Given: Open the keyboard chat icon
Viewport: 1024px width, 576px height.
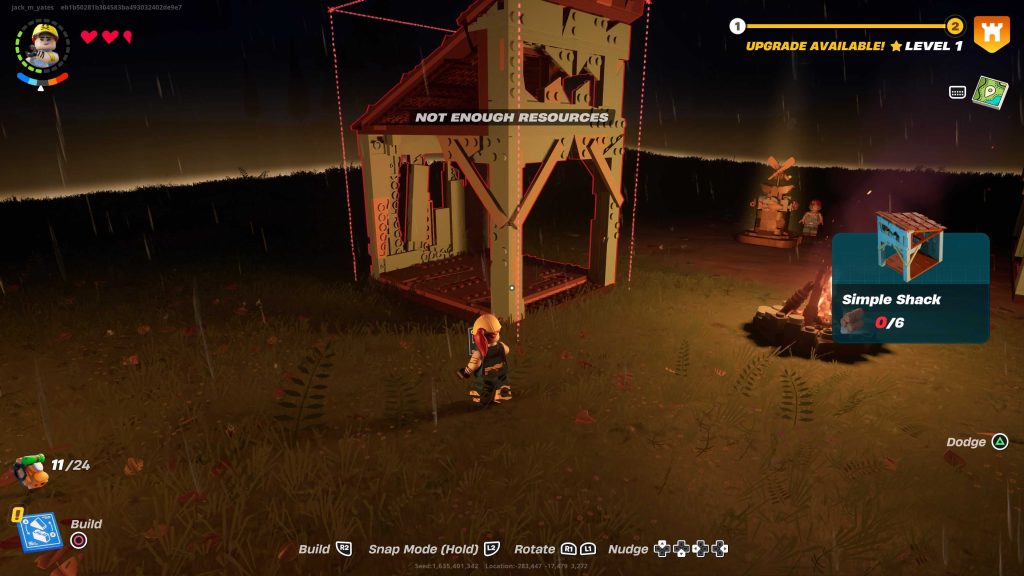Looking at the screenshot, I should pyautogui.click(x=957, y=92).
